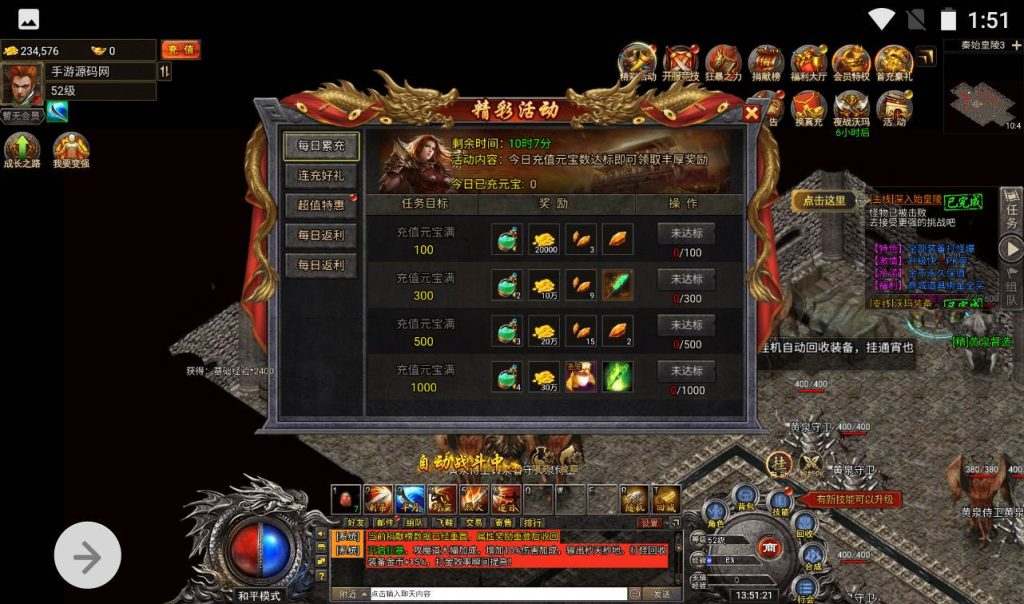Open the 会员特权 VIP privileges icon
The height and width of the screenshot is (604, 1024).
(850, 64)
